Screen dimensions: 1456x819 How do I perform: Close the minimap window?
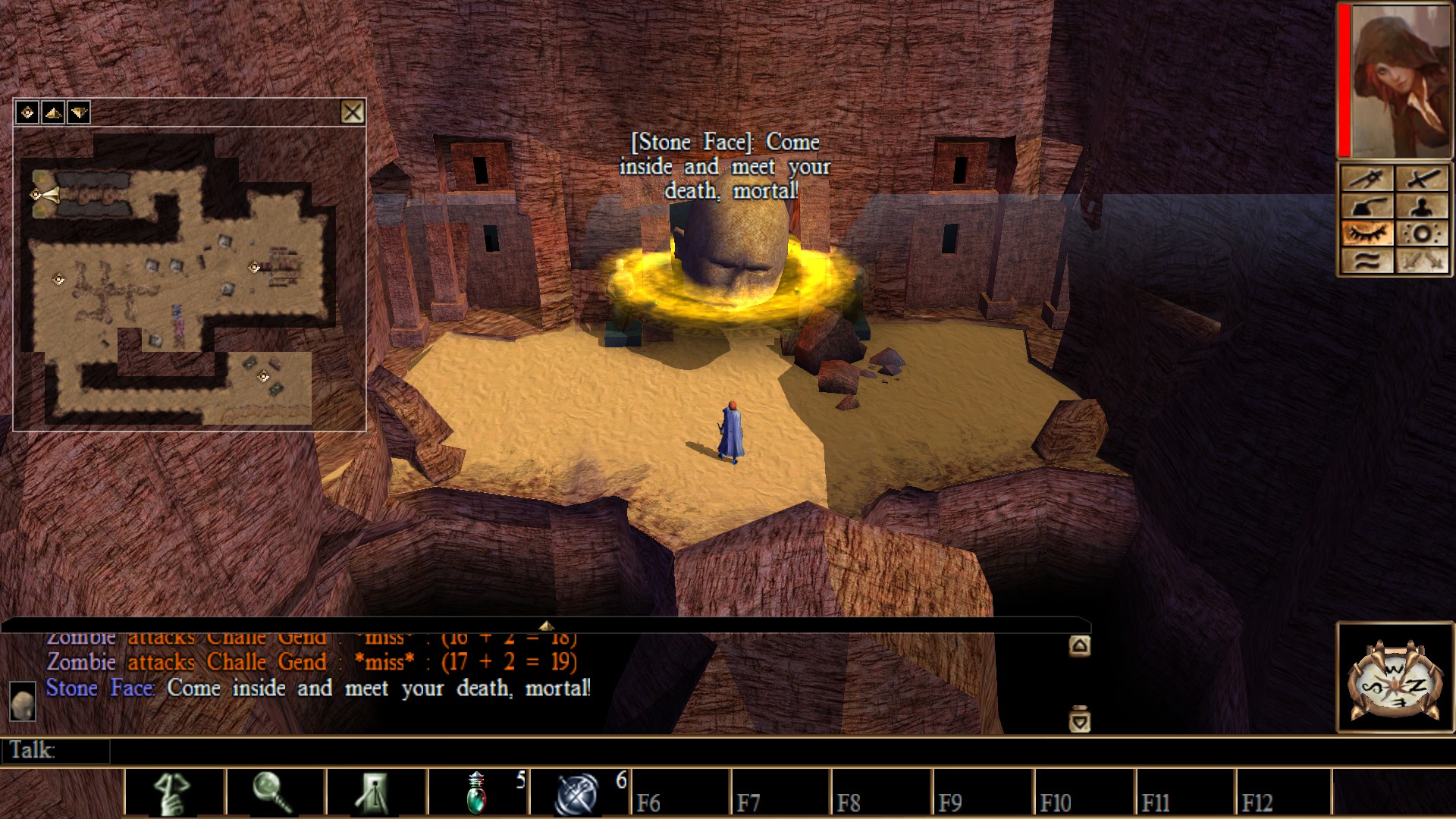coord(352,113)
